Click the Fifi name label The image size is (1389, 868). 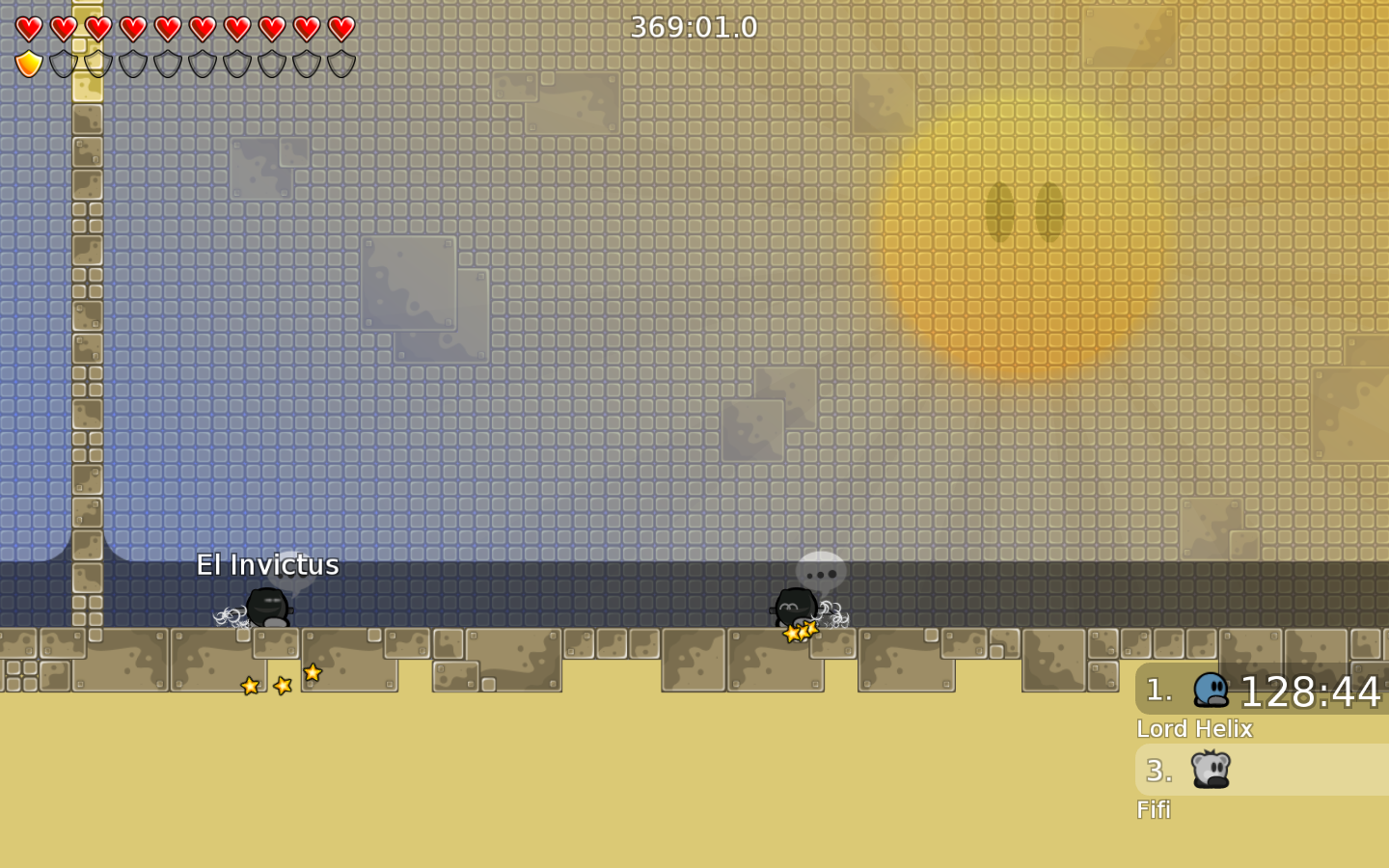point(1154,810)
